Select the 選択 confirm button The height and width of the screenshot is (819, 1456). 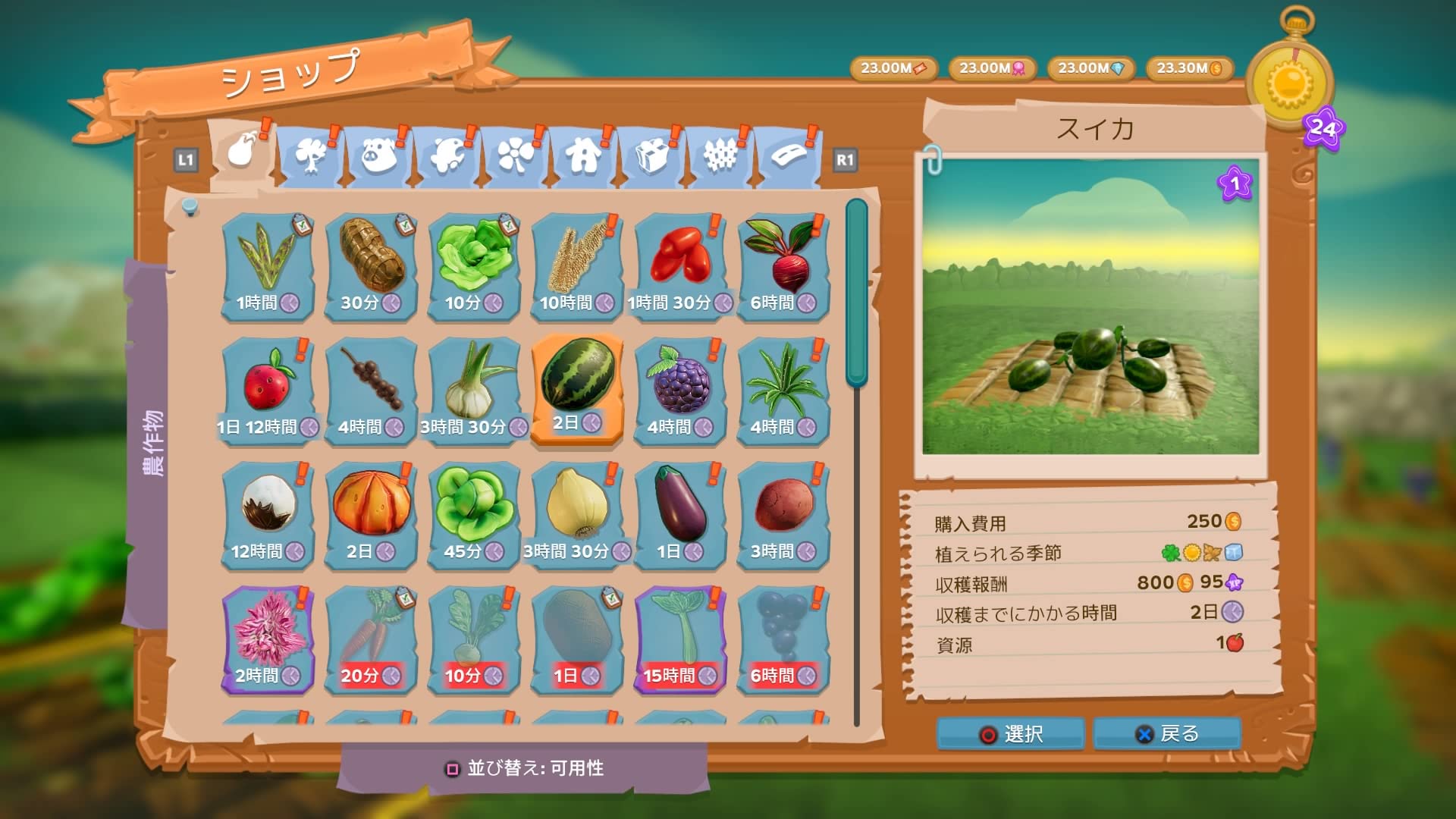tap(1011, 733)
